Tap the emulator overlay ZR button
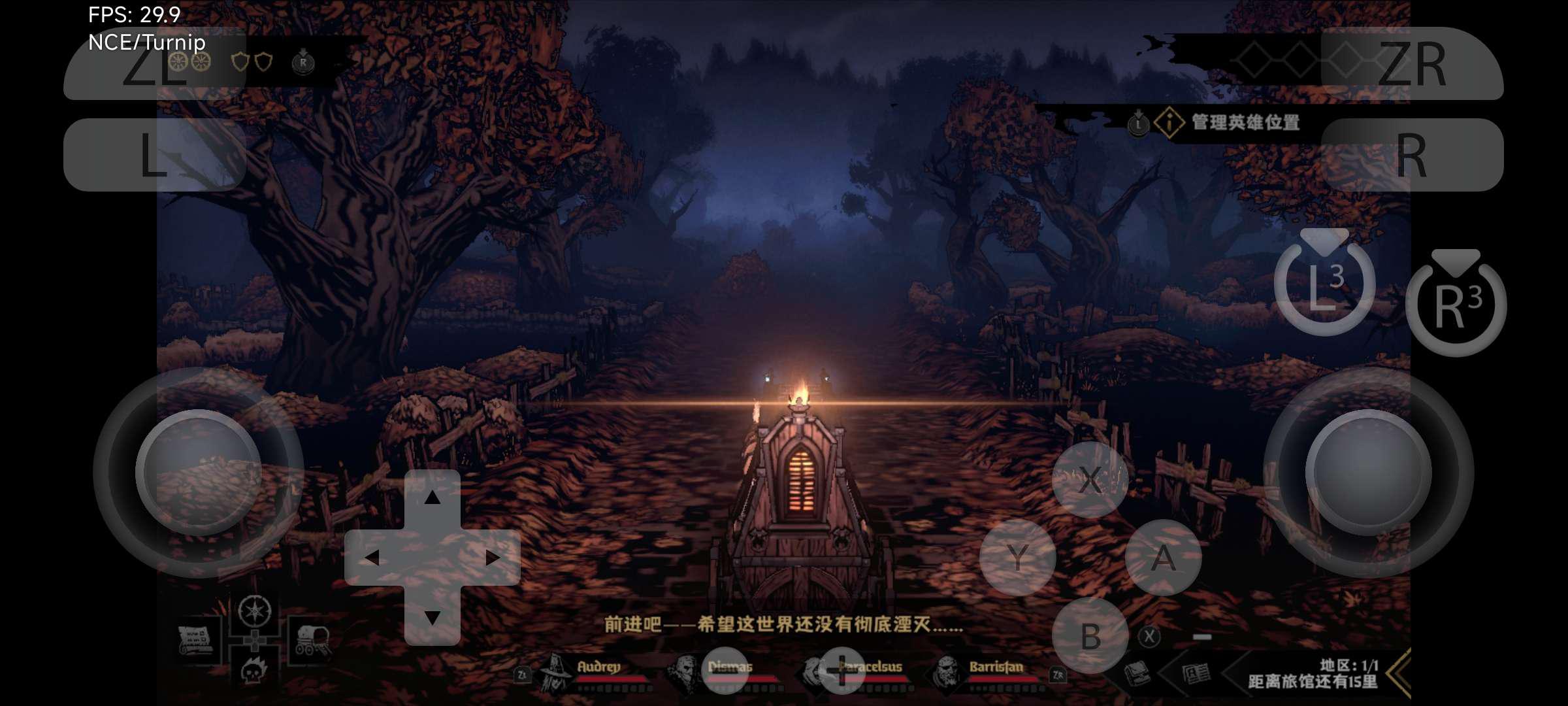1568x706 pixels. (1412, 63)
